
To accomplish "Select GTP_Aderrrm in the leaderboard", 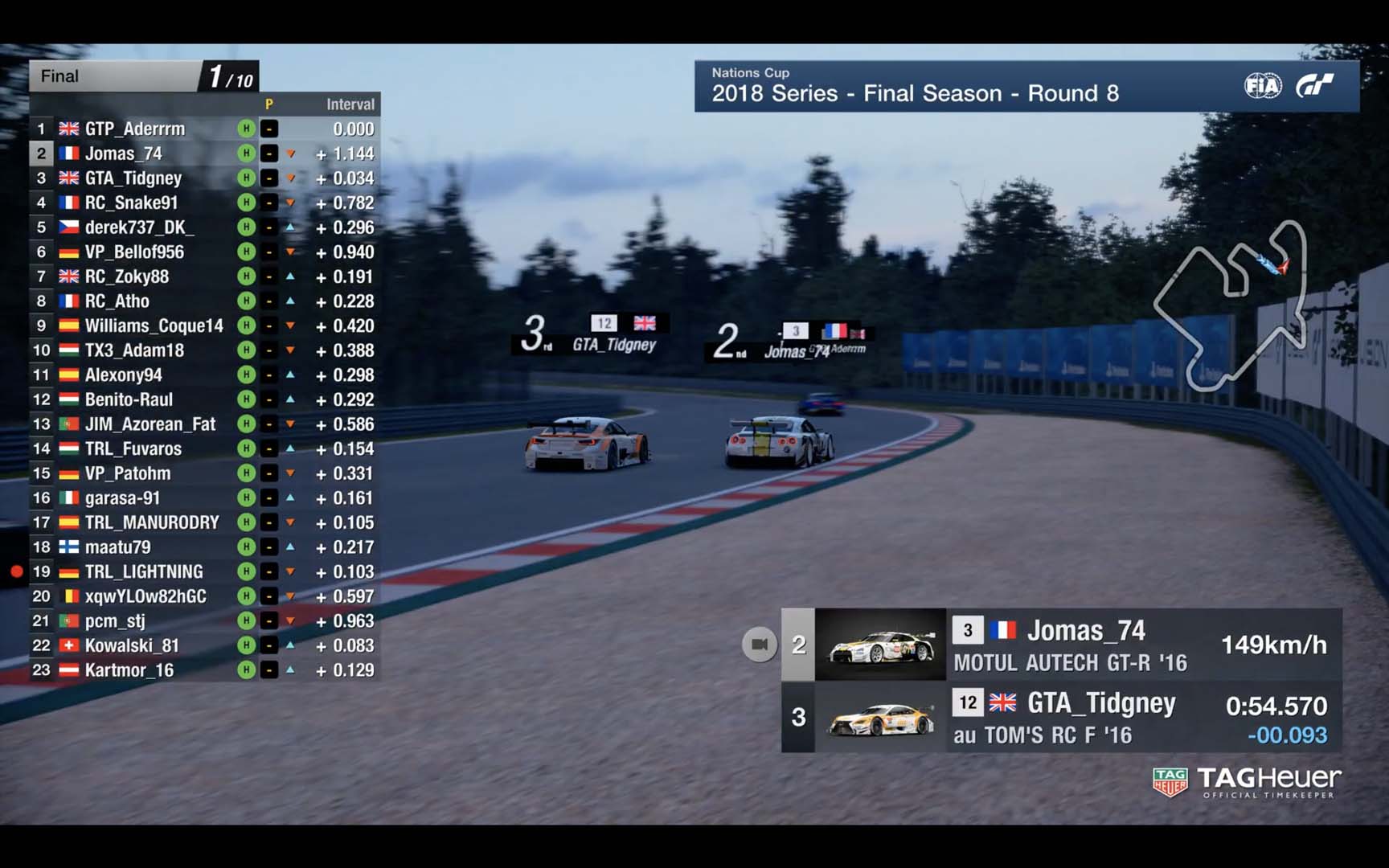I will click(x=135, y=129).
